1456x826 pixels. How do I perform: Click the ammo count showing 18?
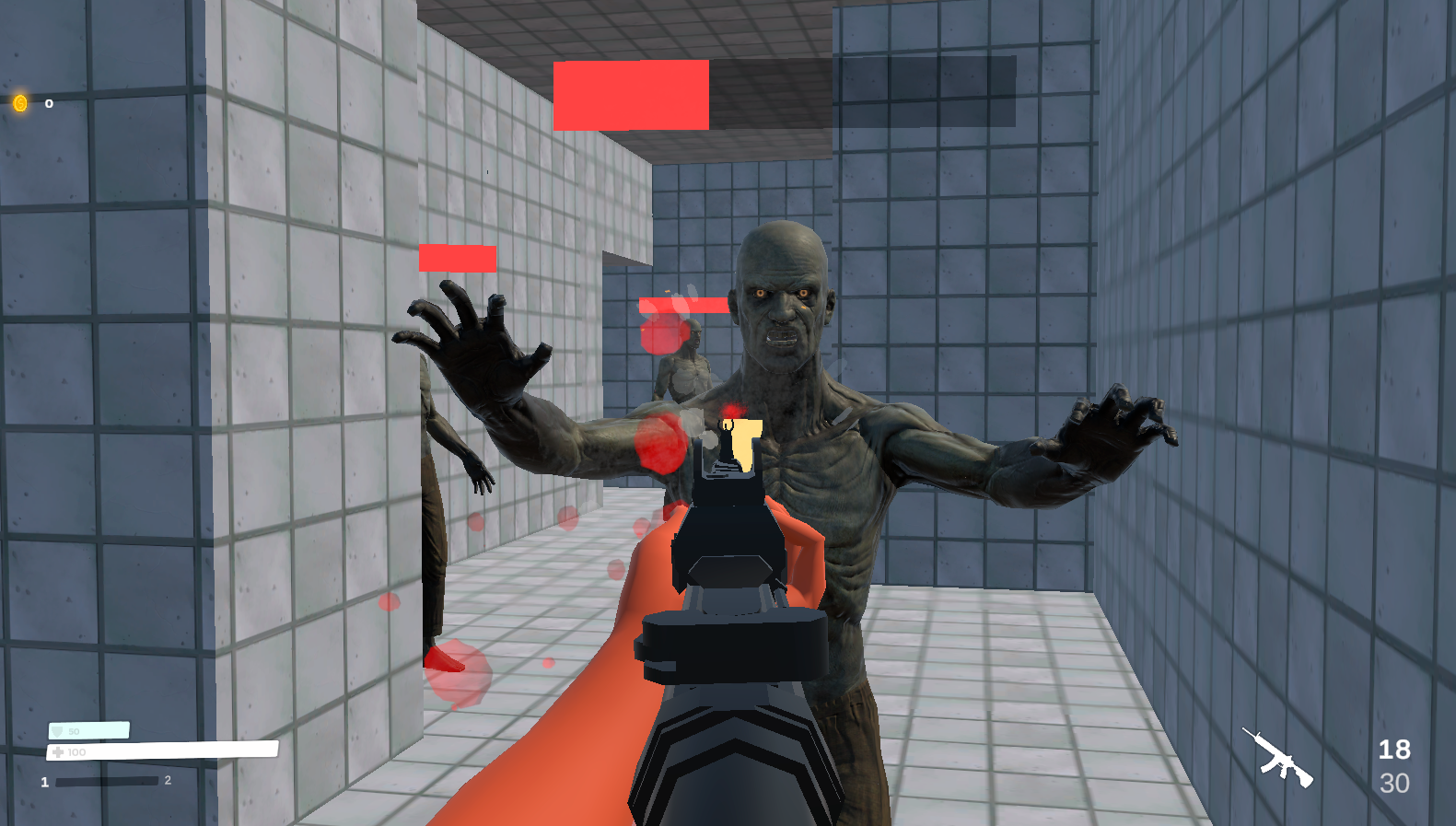click(1395, 749)
